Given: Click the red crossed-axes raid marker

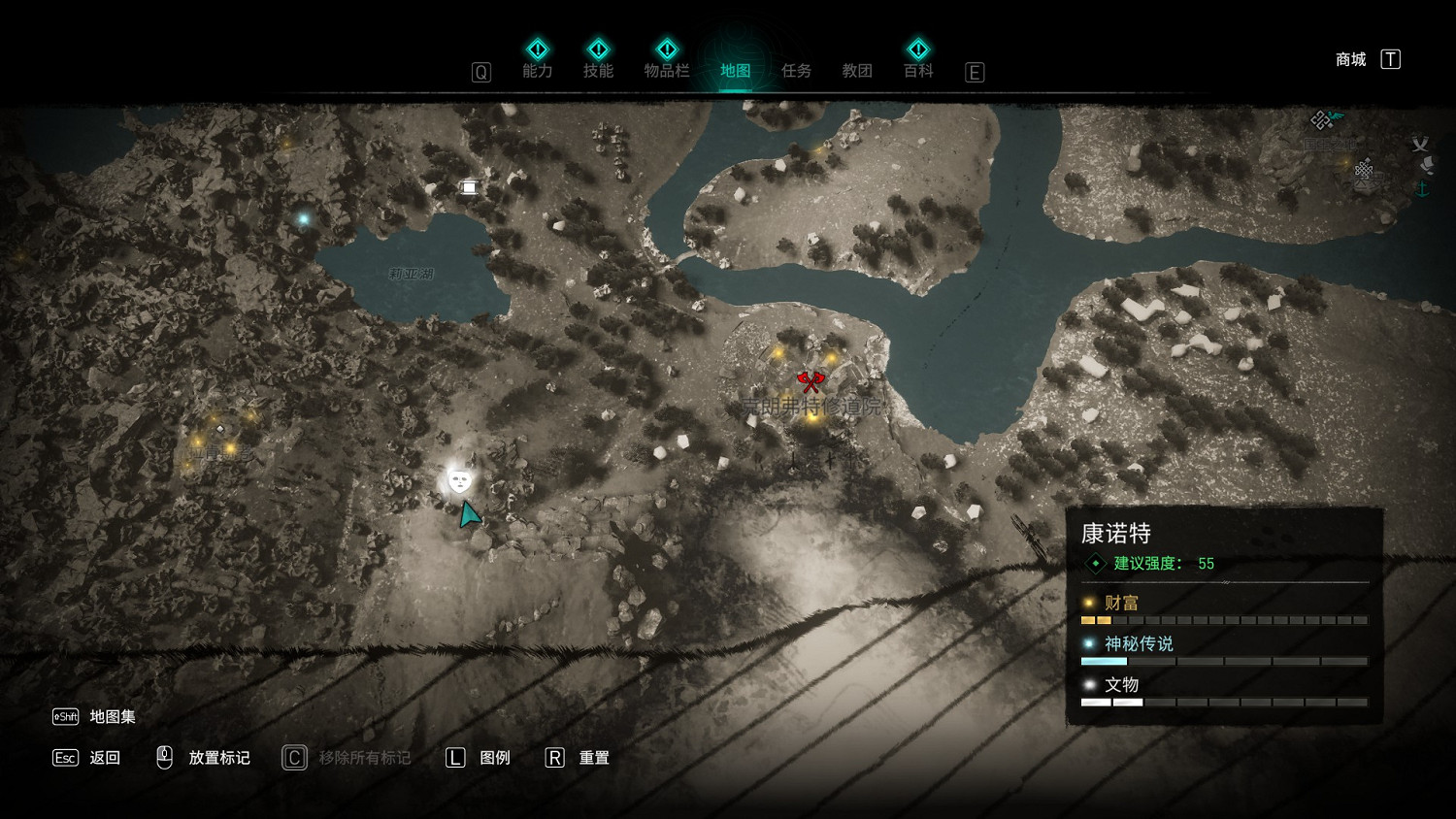Looking at the screenshot, I should 811,380.
